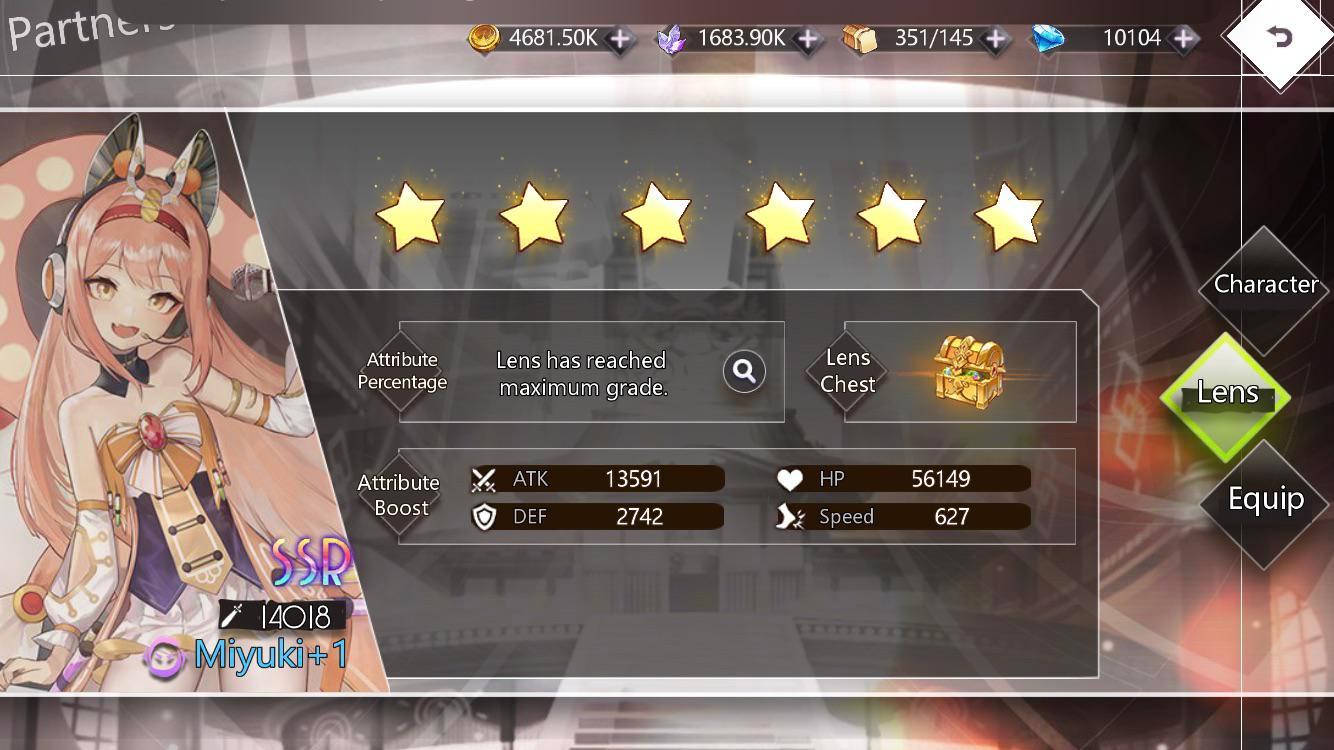Buy blue diamonds with plus button

click(1183, 39)
